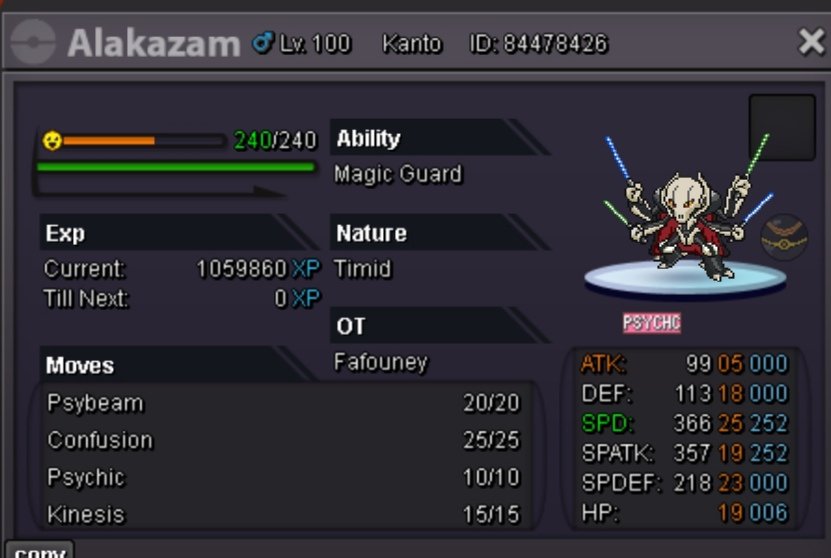Select the Confusion move row
The width and height of the screenshot is (831, 558).
coord(284,440)
